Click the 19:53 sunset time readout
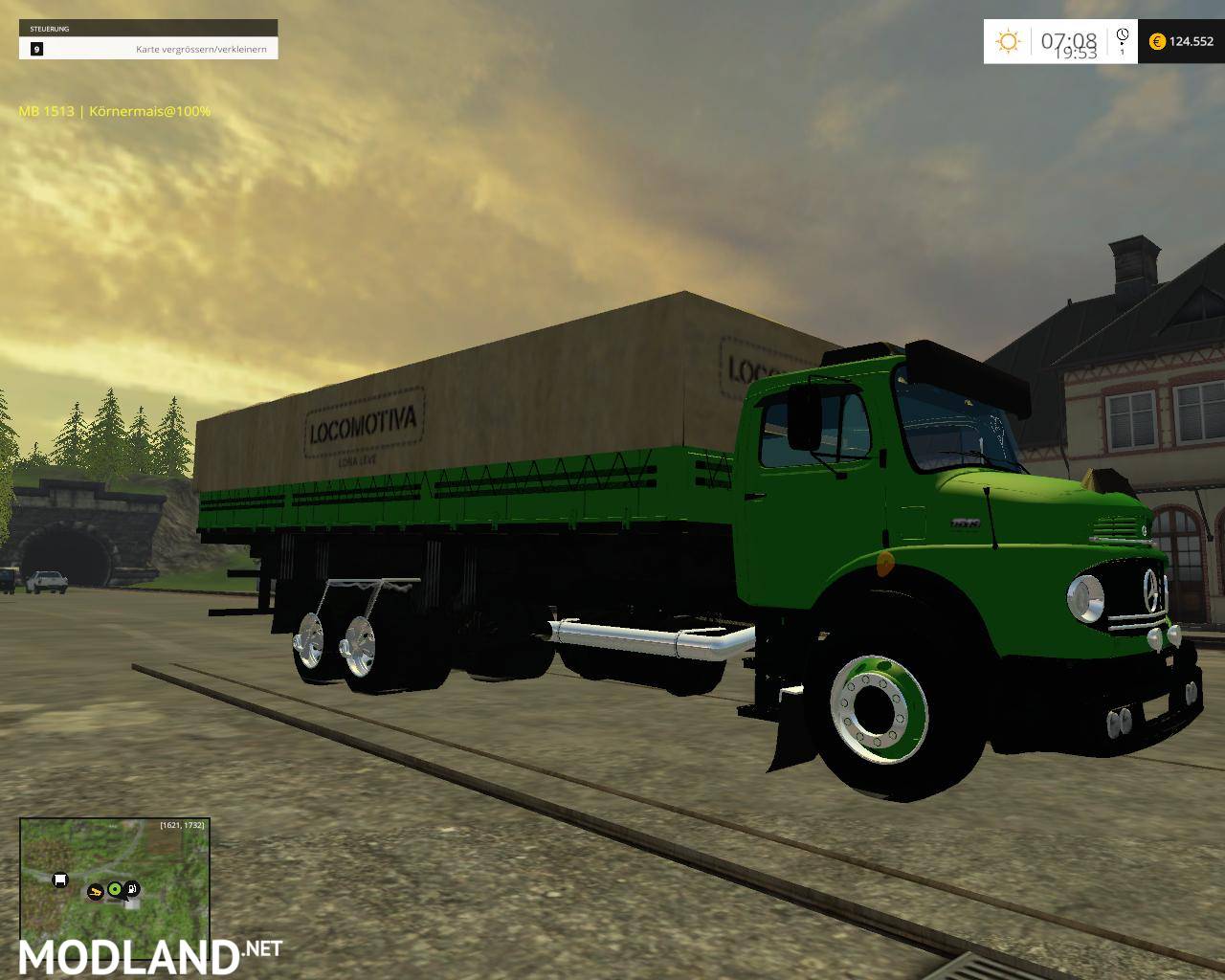This screenshot has height=980, width=1225. 1078,51
